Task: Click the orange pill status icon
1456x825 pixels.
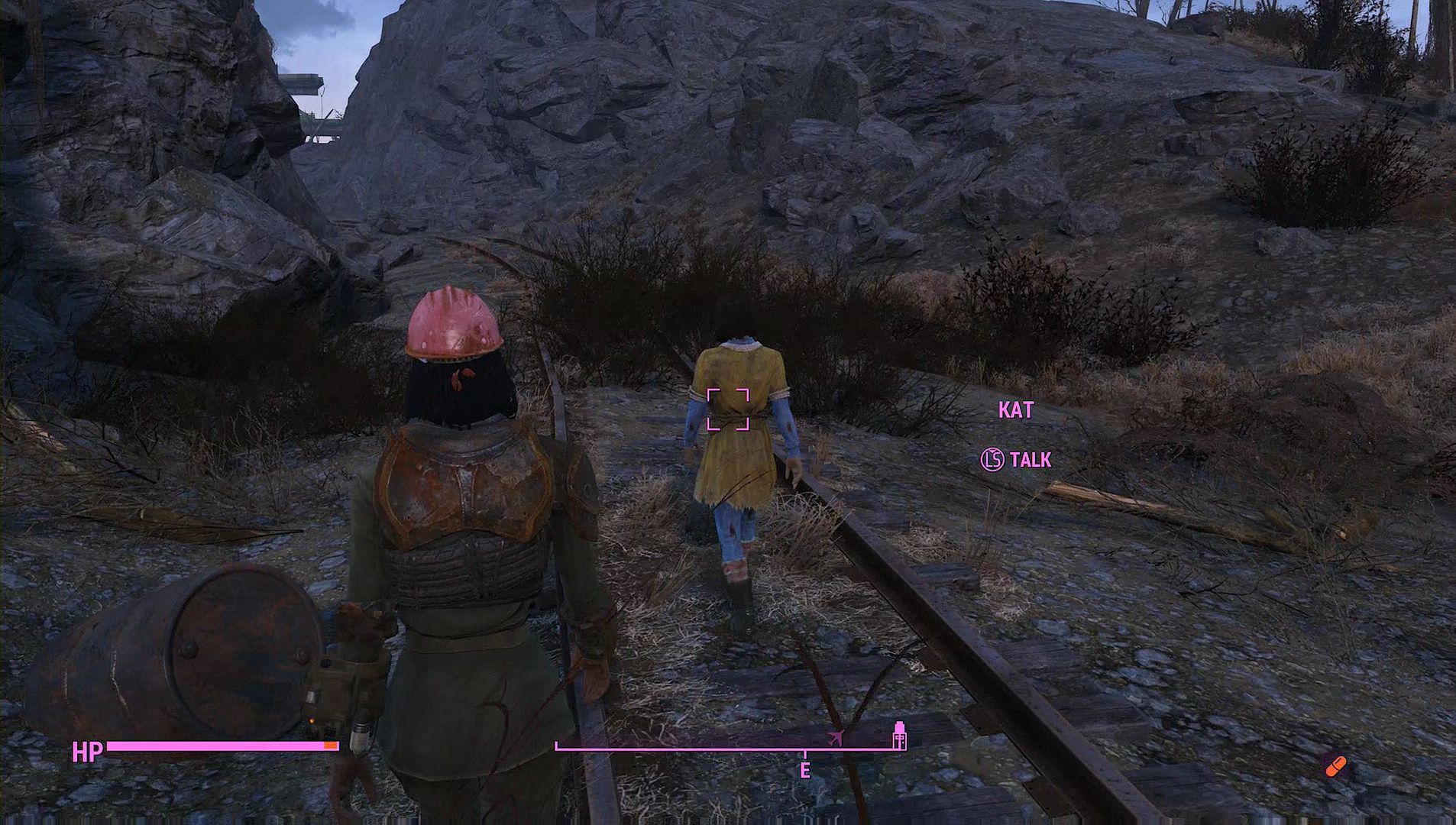Action: point(1335,765)
